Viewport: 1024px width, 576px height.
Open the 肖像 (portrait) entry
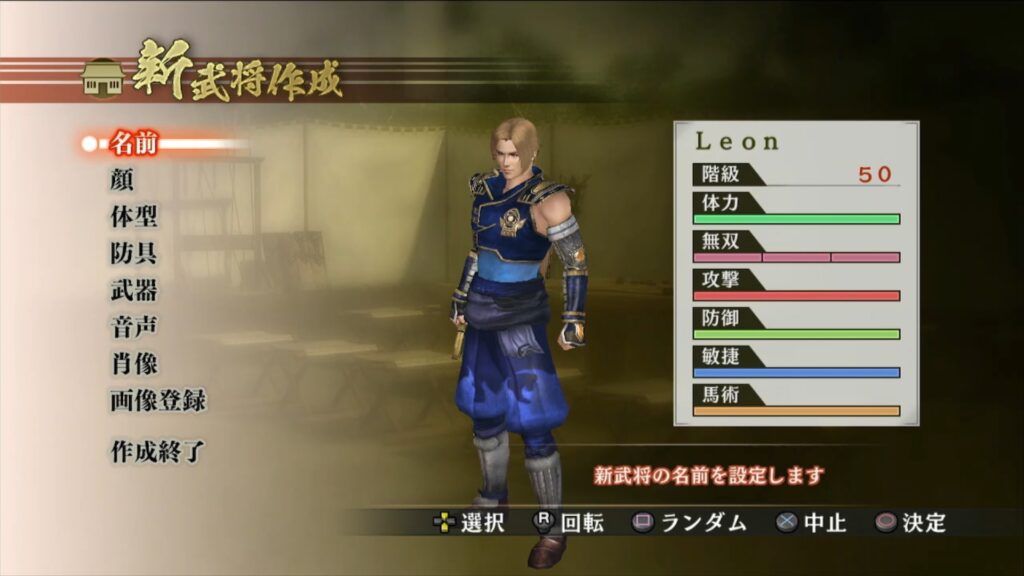134,364
